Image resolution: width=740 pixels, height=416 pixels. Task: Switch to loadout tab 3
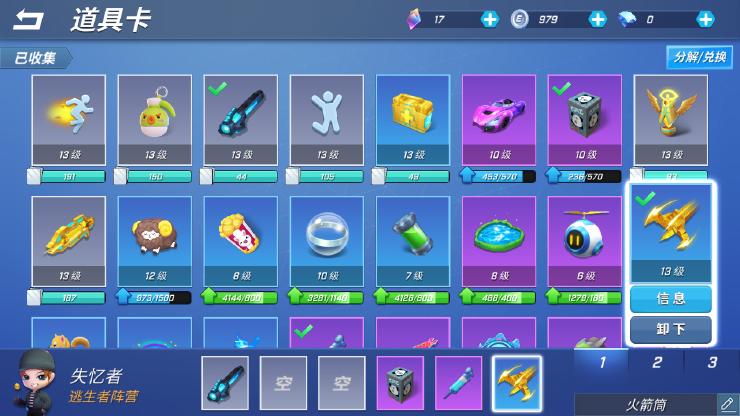712,362
